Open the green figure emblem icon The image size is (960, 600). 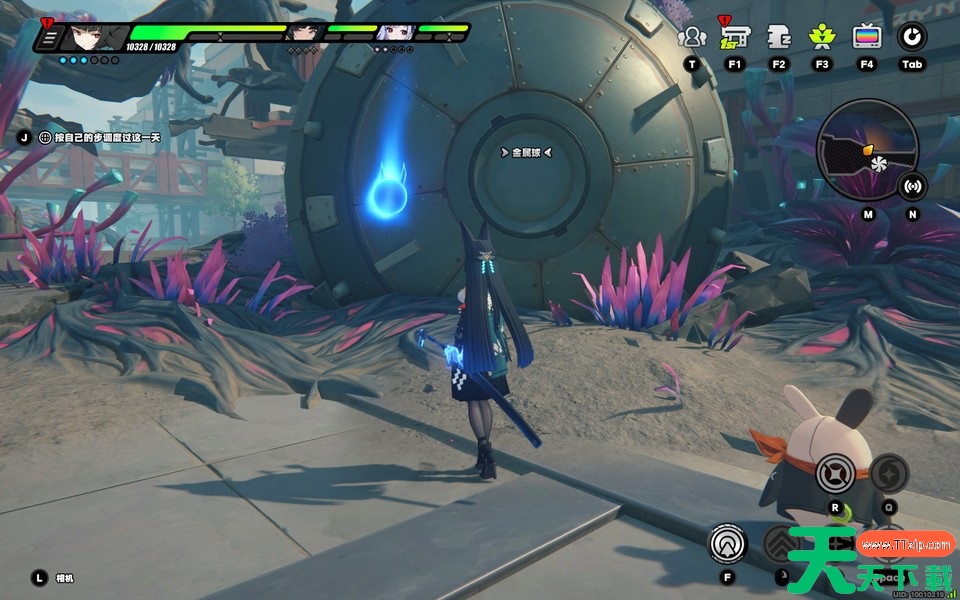pos(822,38)
